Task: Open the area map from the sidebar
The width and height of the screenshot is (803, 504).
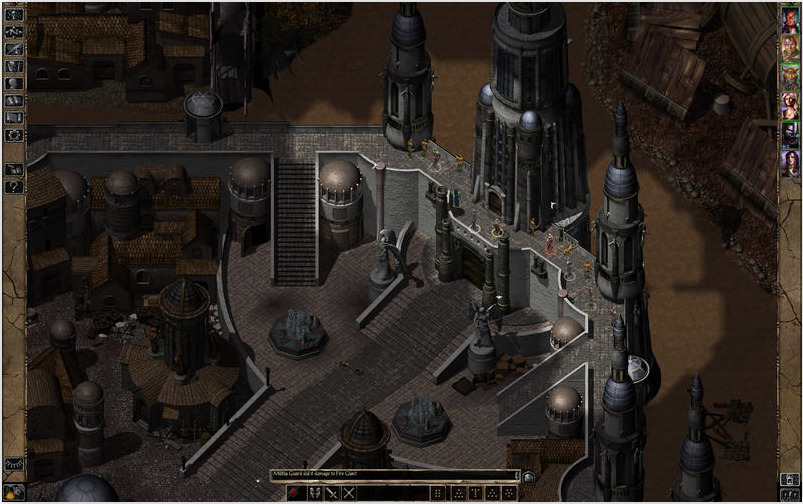Action: 14,31
